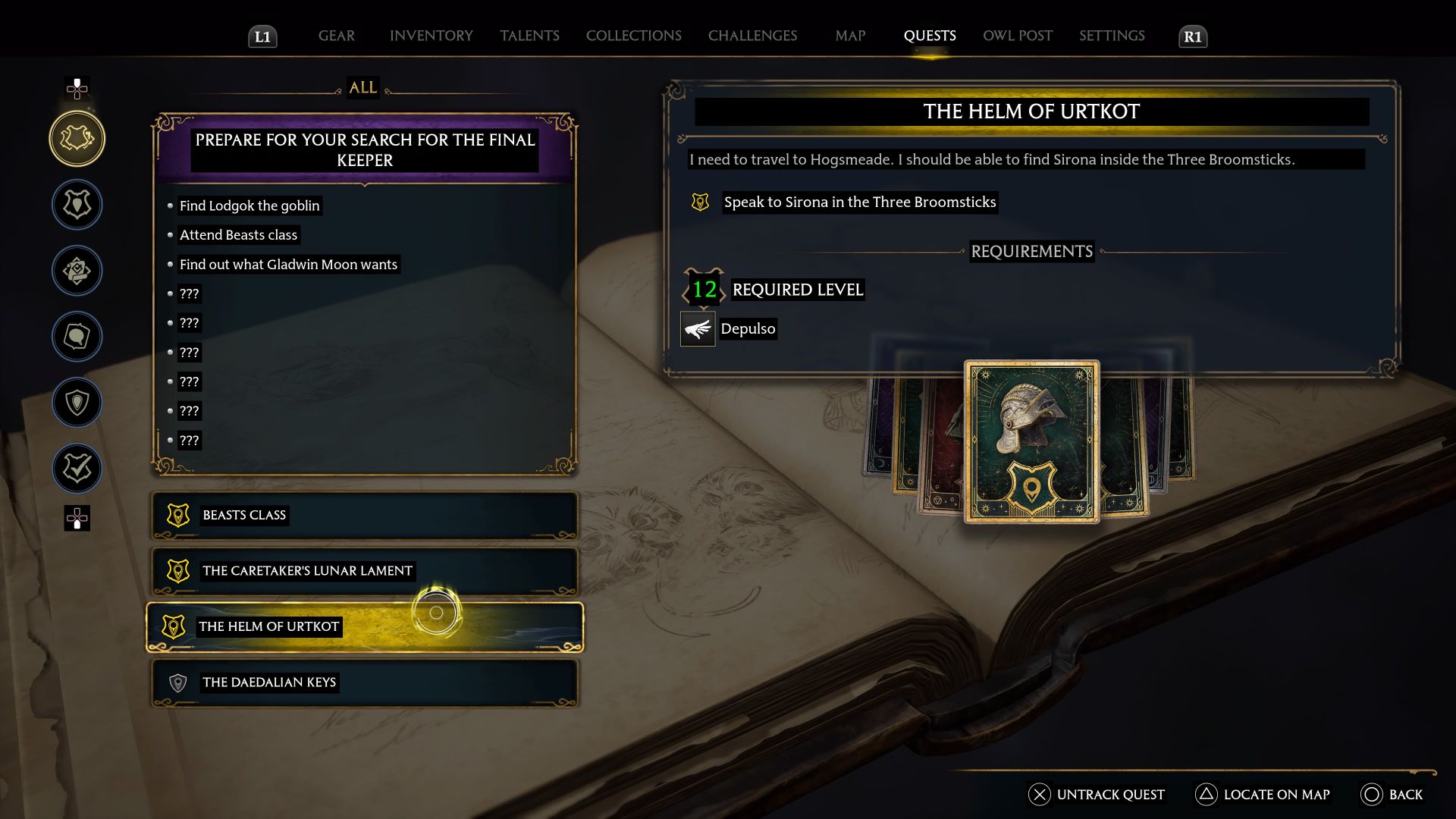Select the main quests shield icon
The height and width of the screenshot is (819, 1456).
click(77, 205)
